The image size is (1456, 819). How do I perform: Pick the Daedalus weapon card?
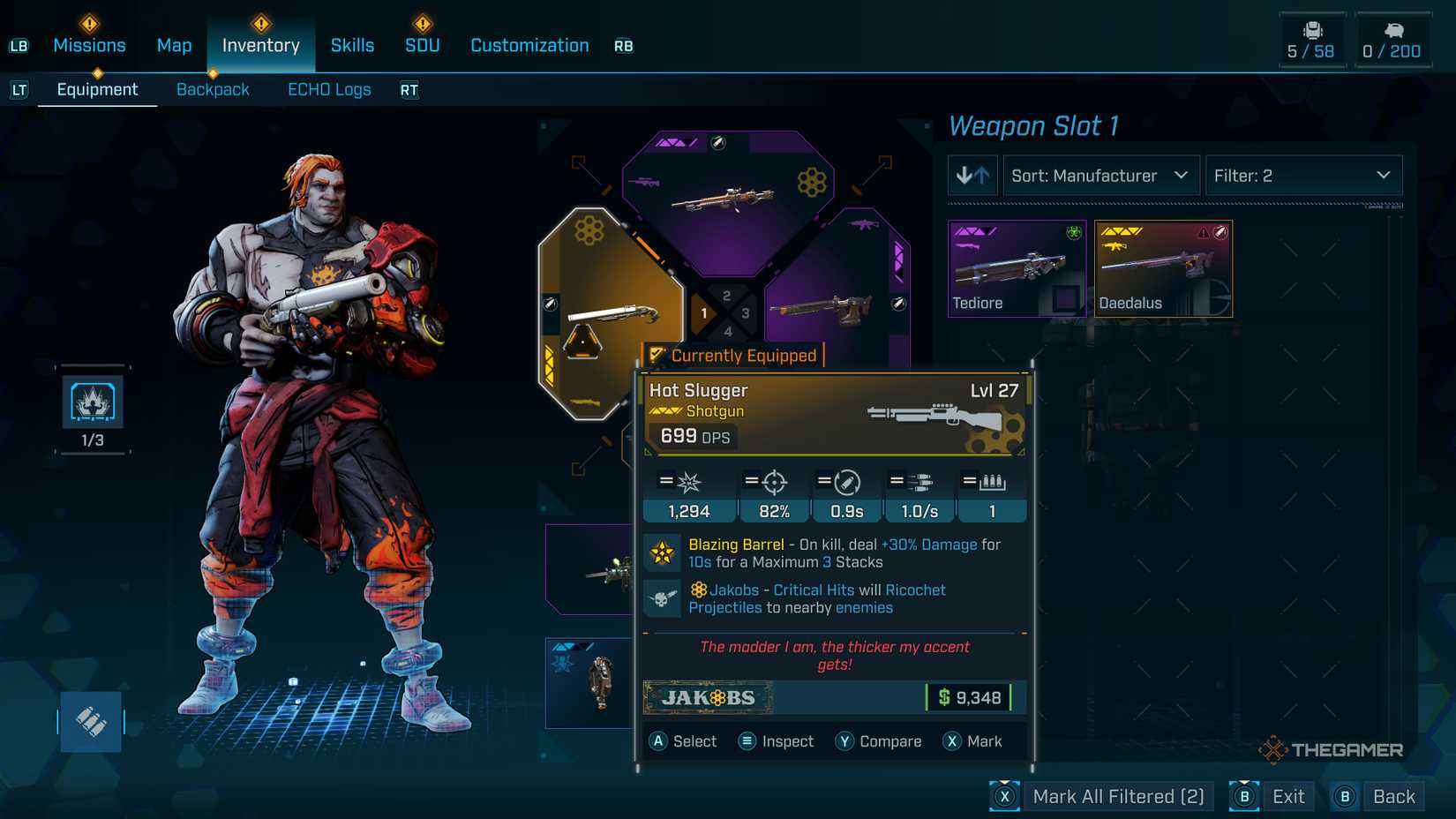click(1163, 268)
